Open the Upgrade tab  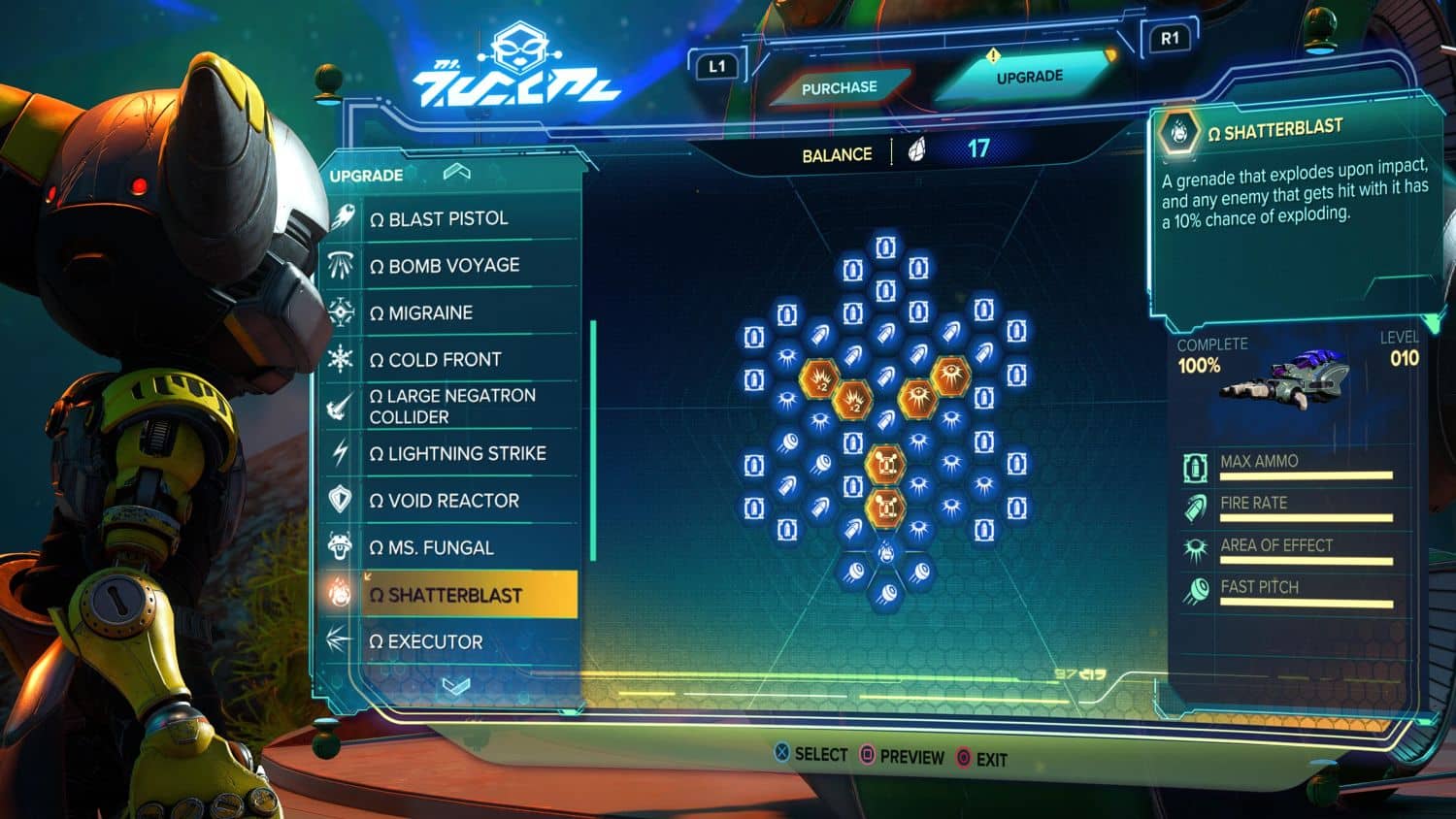[x=1029, y=77]
